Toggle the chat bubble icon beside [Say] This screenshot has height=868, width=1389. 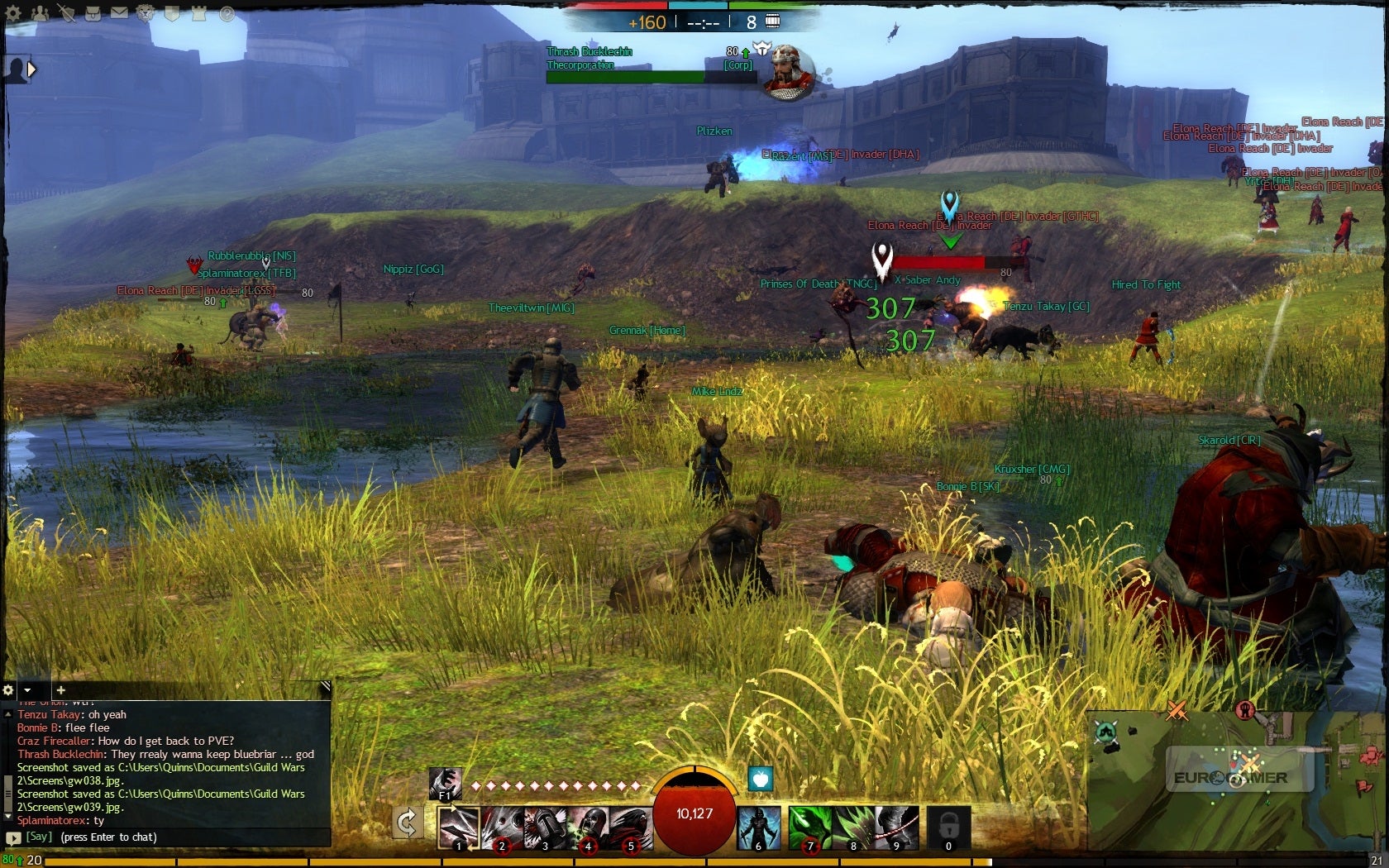click(13, 837)
